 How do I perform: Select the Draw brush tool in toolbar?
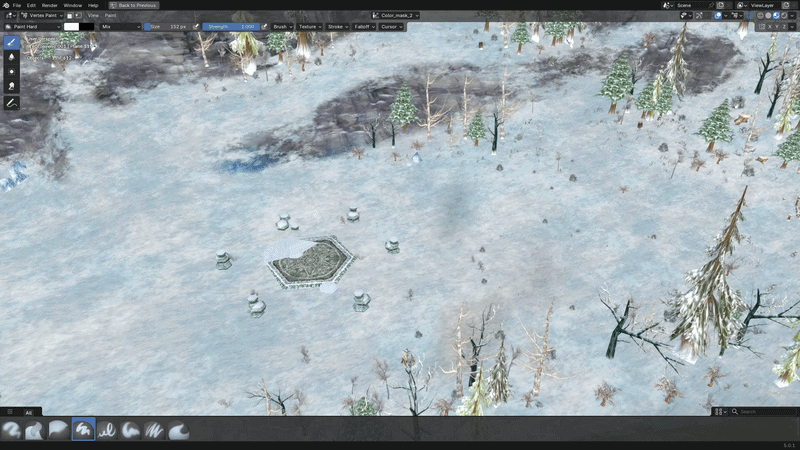tap(11, 43)
